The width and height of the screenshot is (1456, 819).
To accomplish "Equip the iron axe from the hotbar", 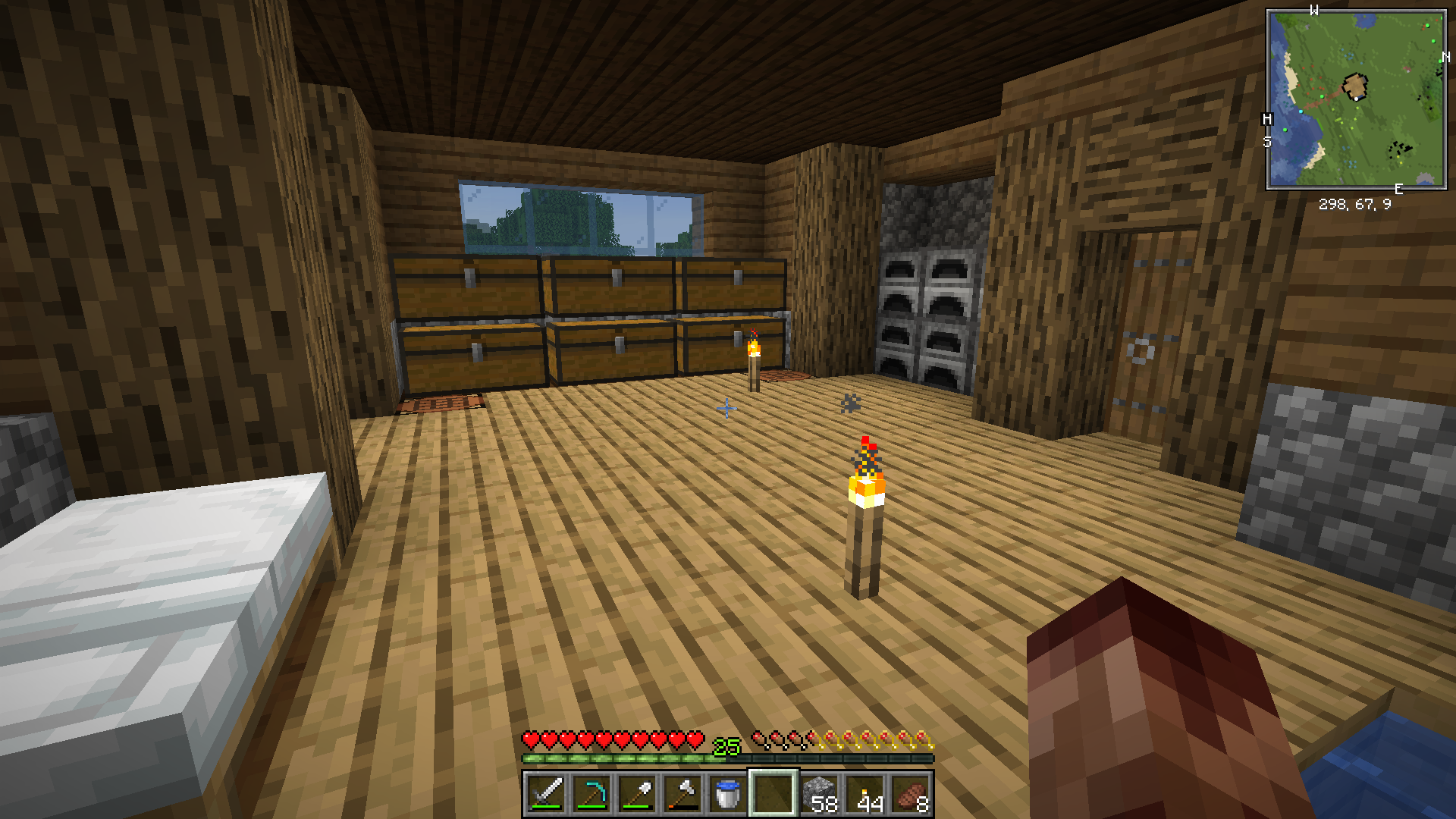I will pyautogui.click(x=682, y=793).
